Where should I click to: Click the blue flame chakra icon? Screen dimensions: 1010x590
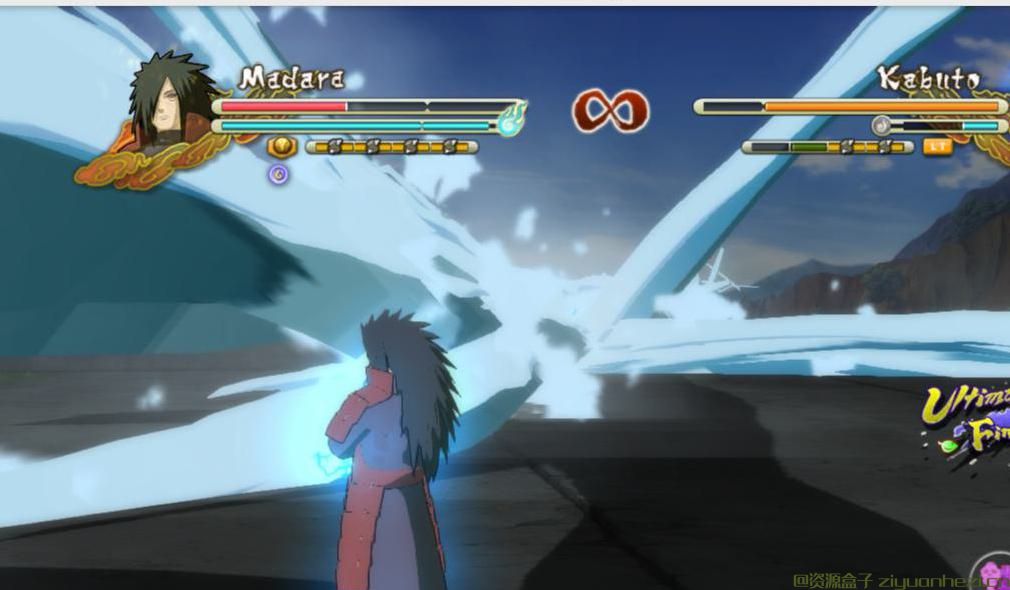click(511, 122)
